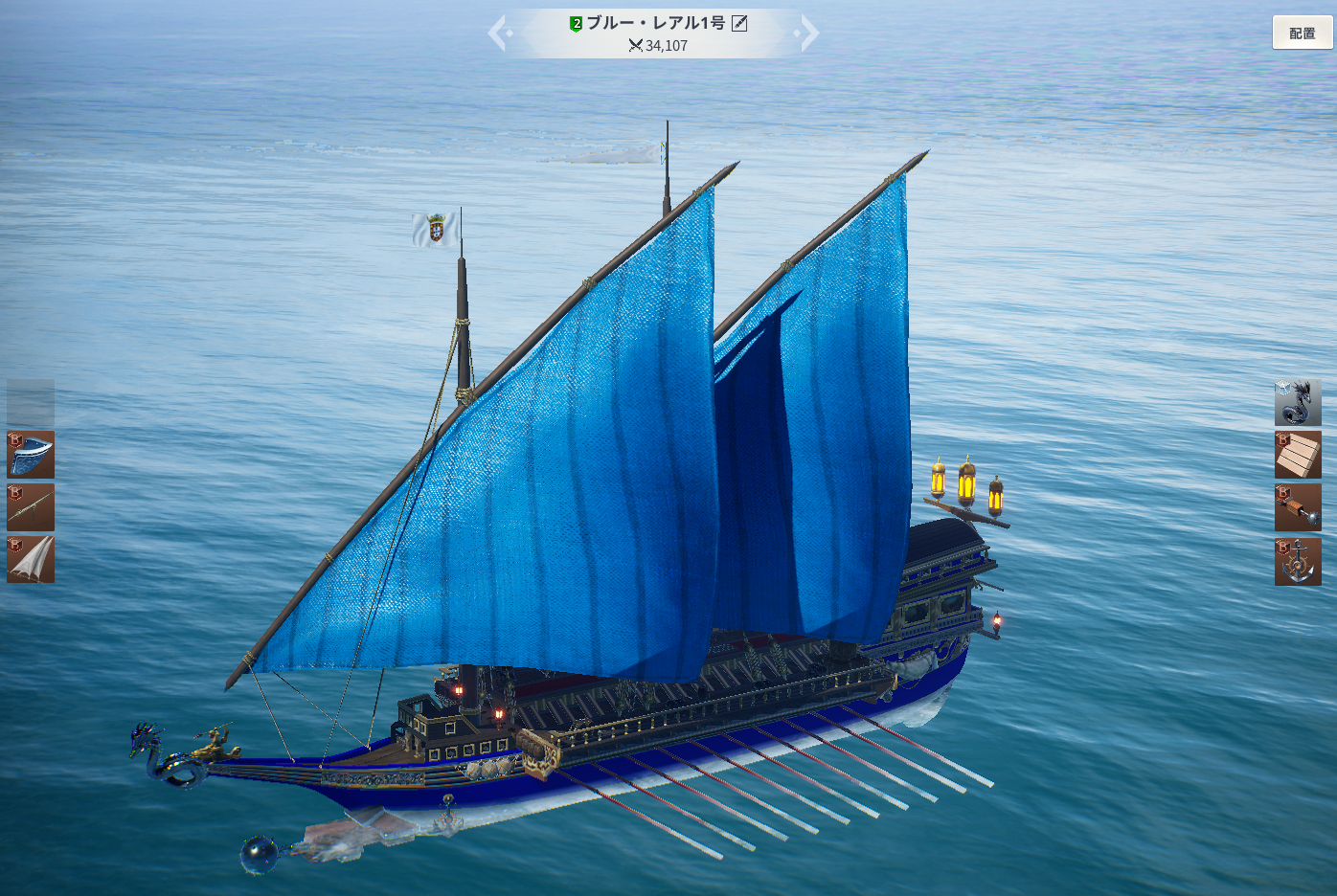Edit the ship name with the pencil icon
Viewport: 1337px width, 896px height.
click(739, 23)
